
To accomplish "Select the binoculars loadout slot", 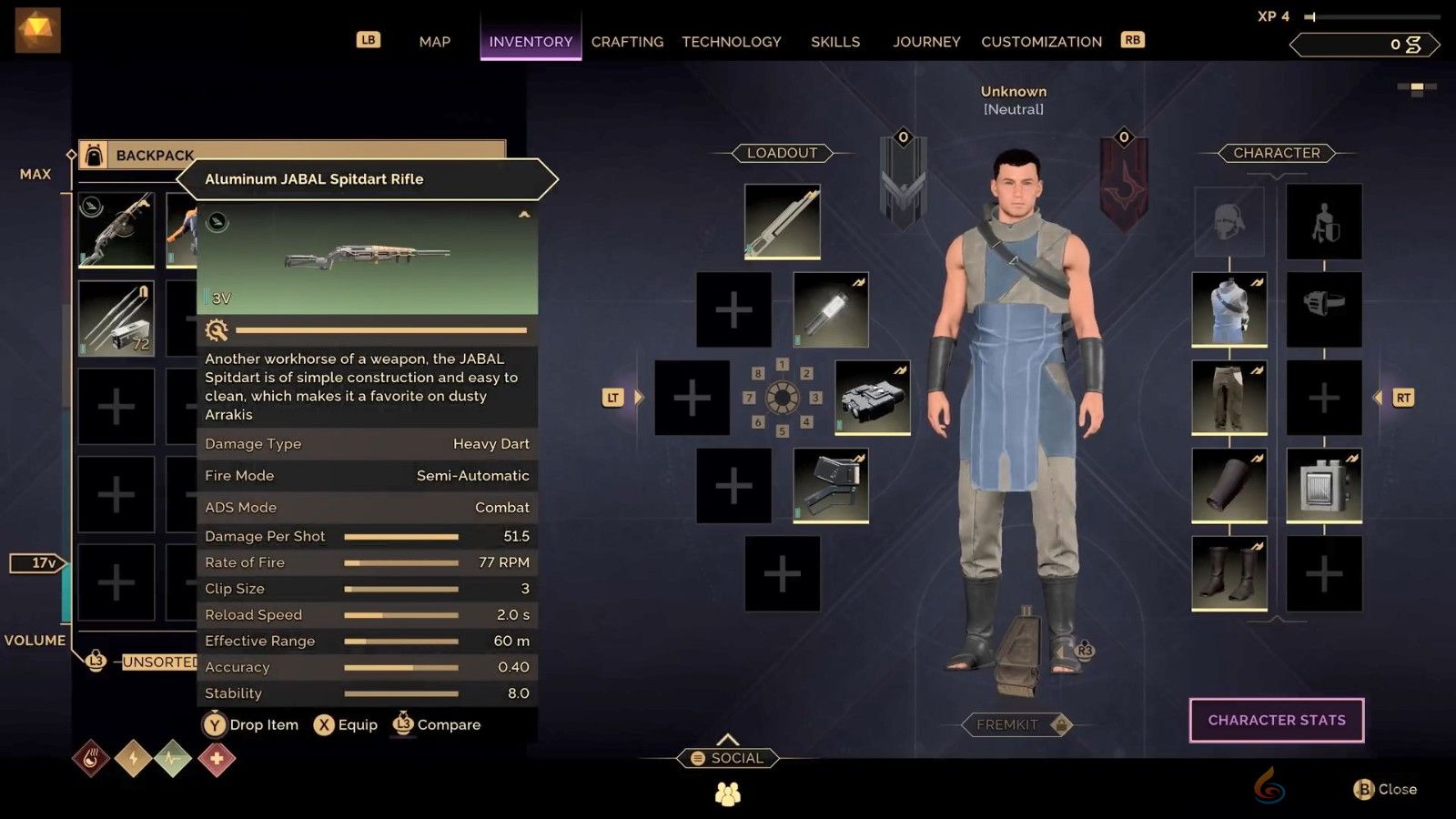I will (x=872, y=398).
